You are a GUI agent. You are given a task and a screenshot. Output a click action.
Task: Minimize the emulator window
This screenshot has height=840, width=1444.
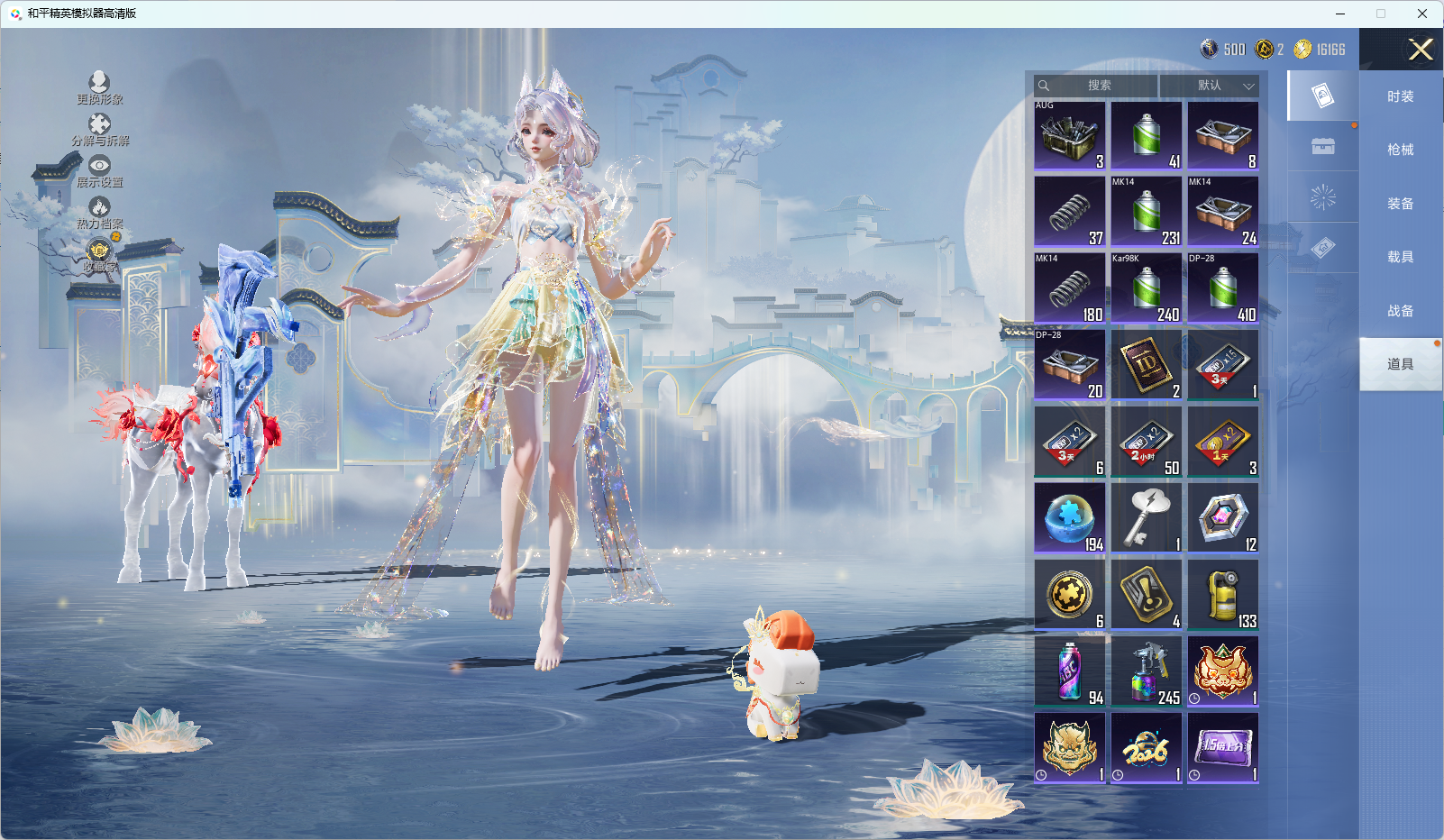[x=1340, y=14]
